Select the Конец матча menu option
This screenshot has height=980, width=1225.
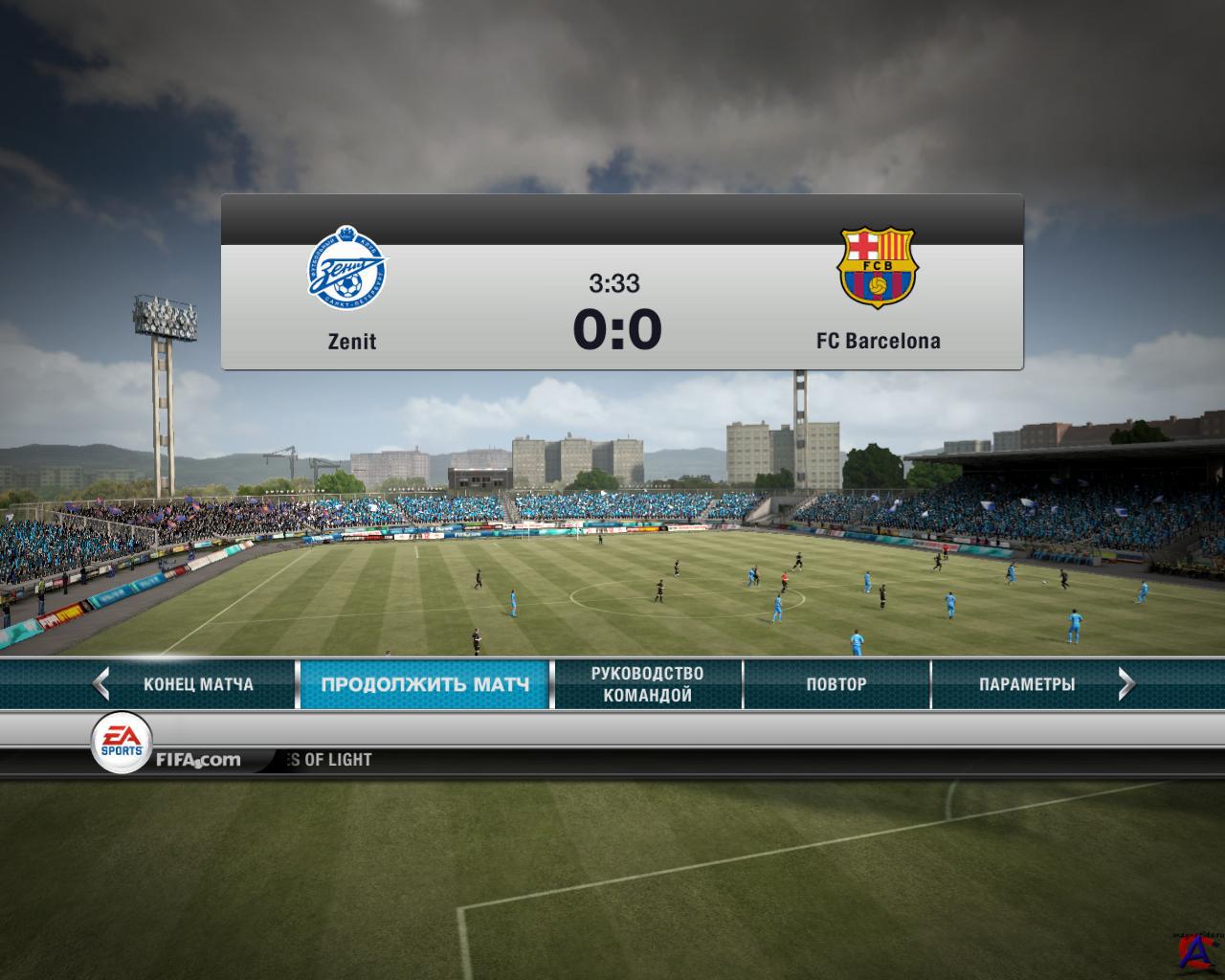[198, 684]
